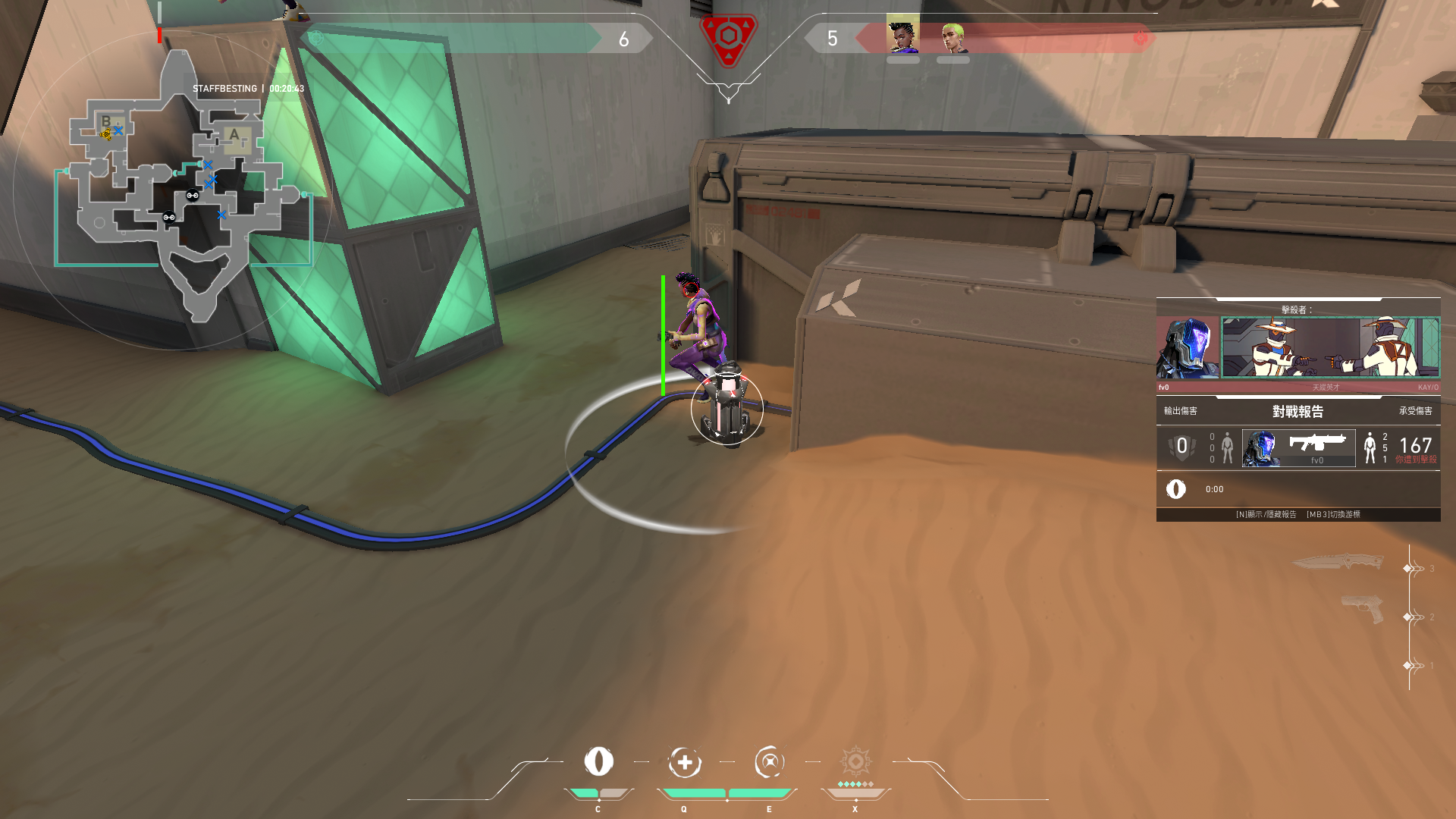This screenshot has width=1456, height=819.
Task: Click the 對戰報告 combat report header
Action: pyautogui.click(x=1298, y=411)
